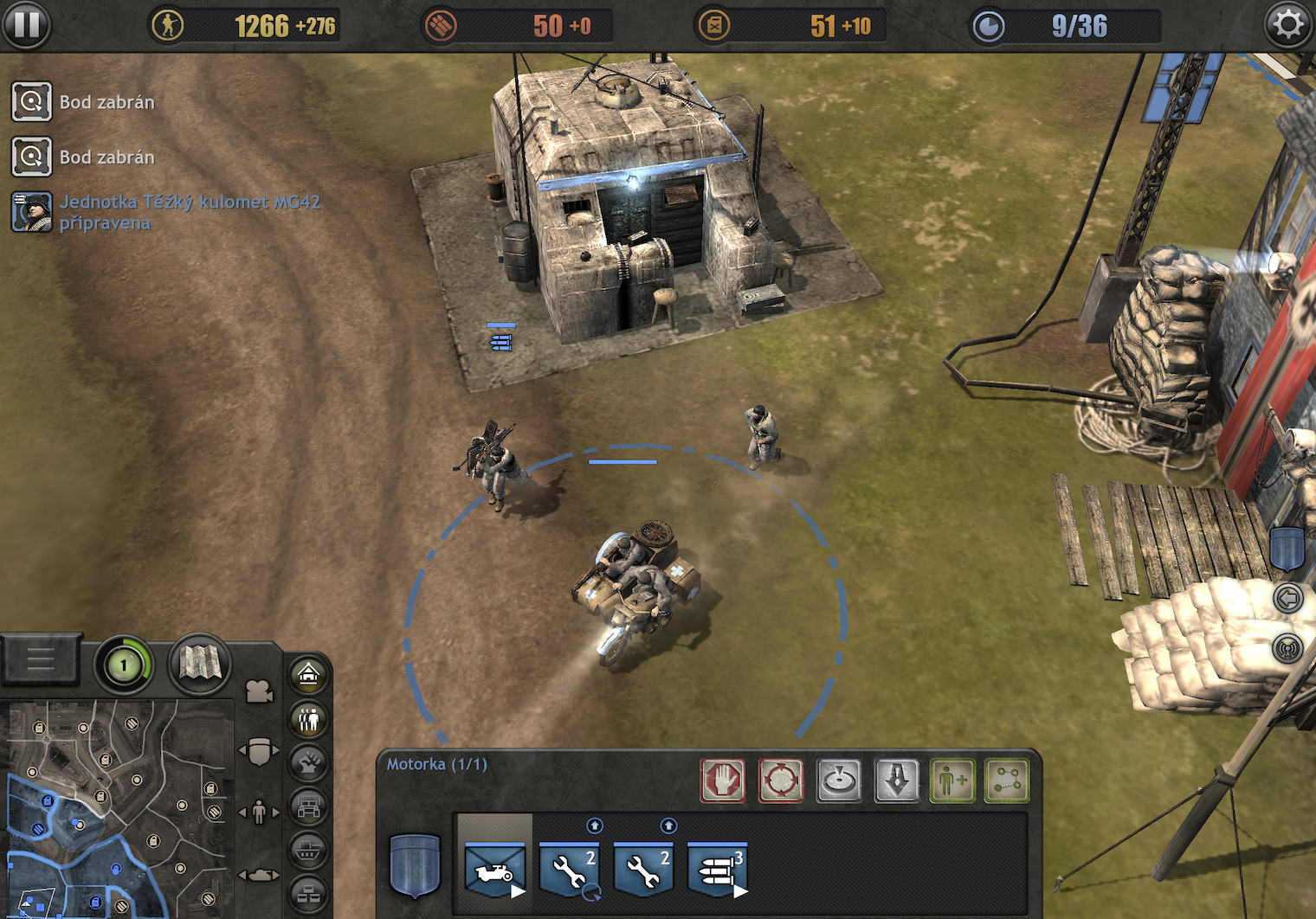Select the jeep vehicle button
Image resolution: width=1316 pixels, height=919 pixels.
[308, 808]
